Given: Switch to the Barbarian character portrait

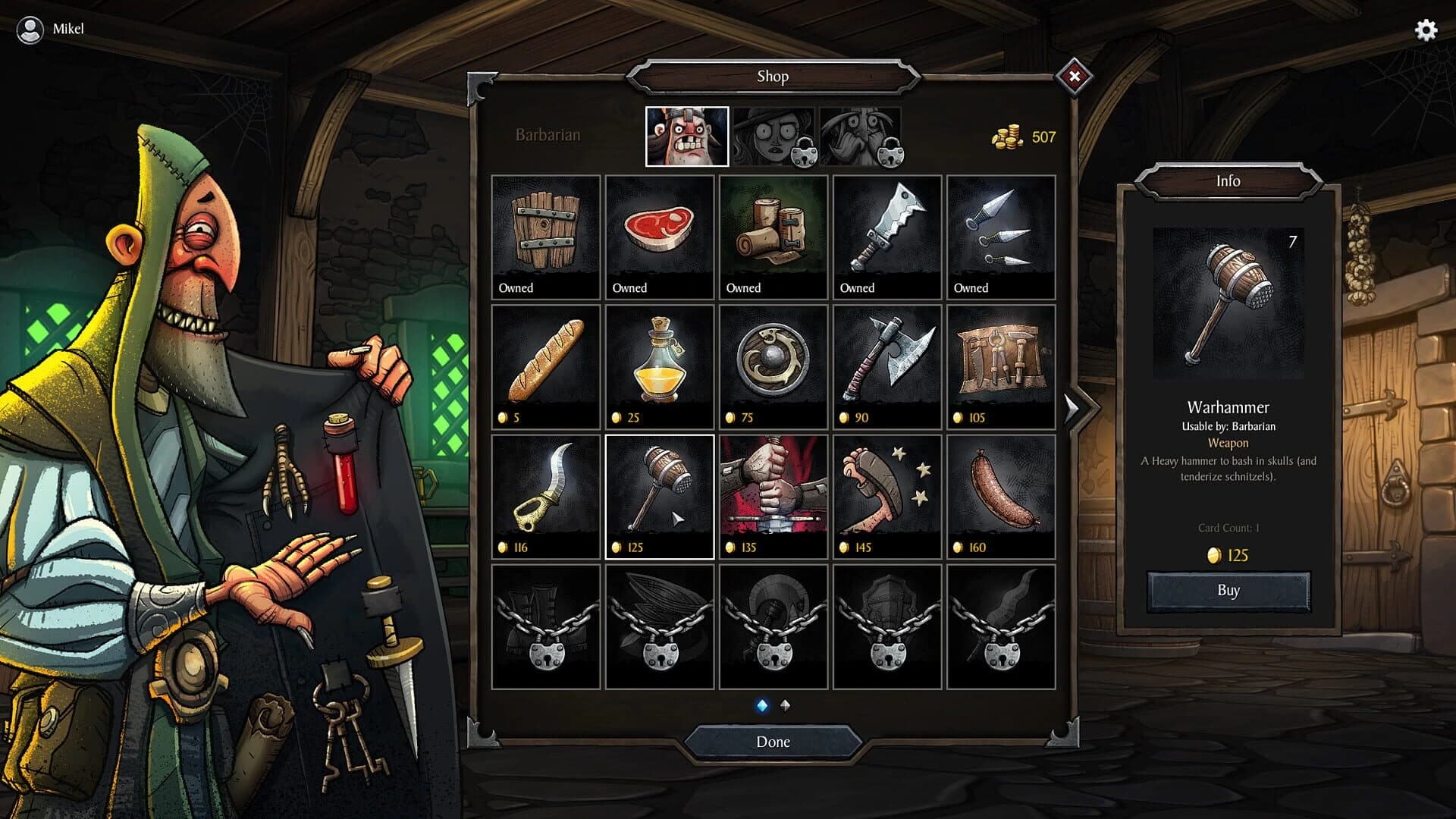Looking at the screenshot, I should coord(686,136).
